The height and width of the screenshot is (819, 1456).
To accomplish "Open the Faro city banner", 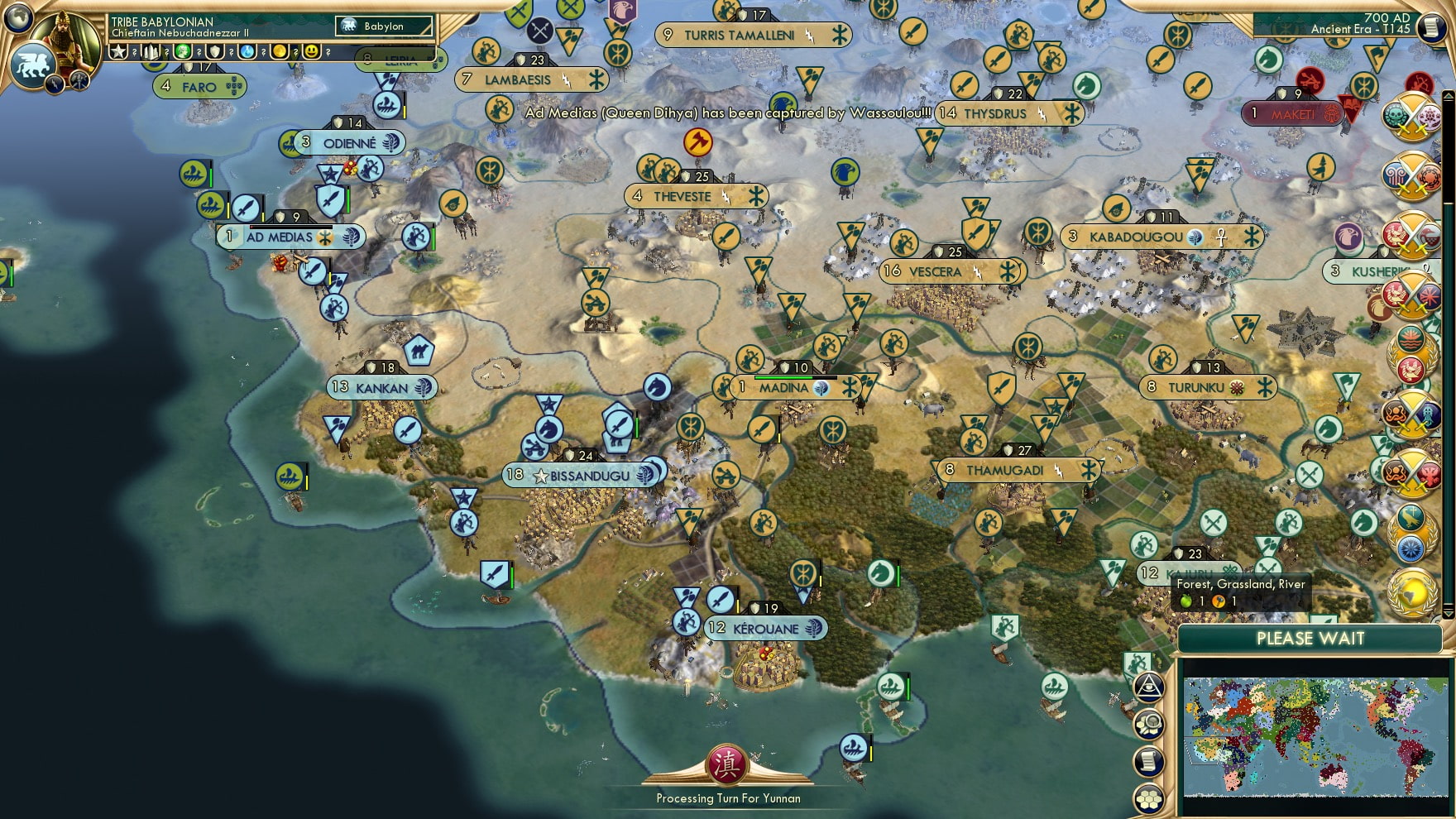I will point(201,85).
